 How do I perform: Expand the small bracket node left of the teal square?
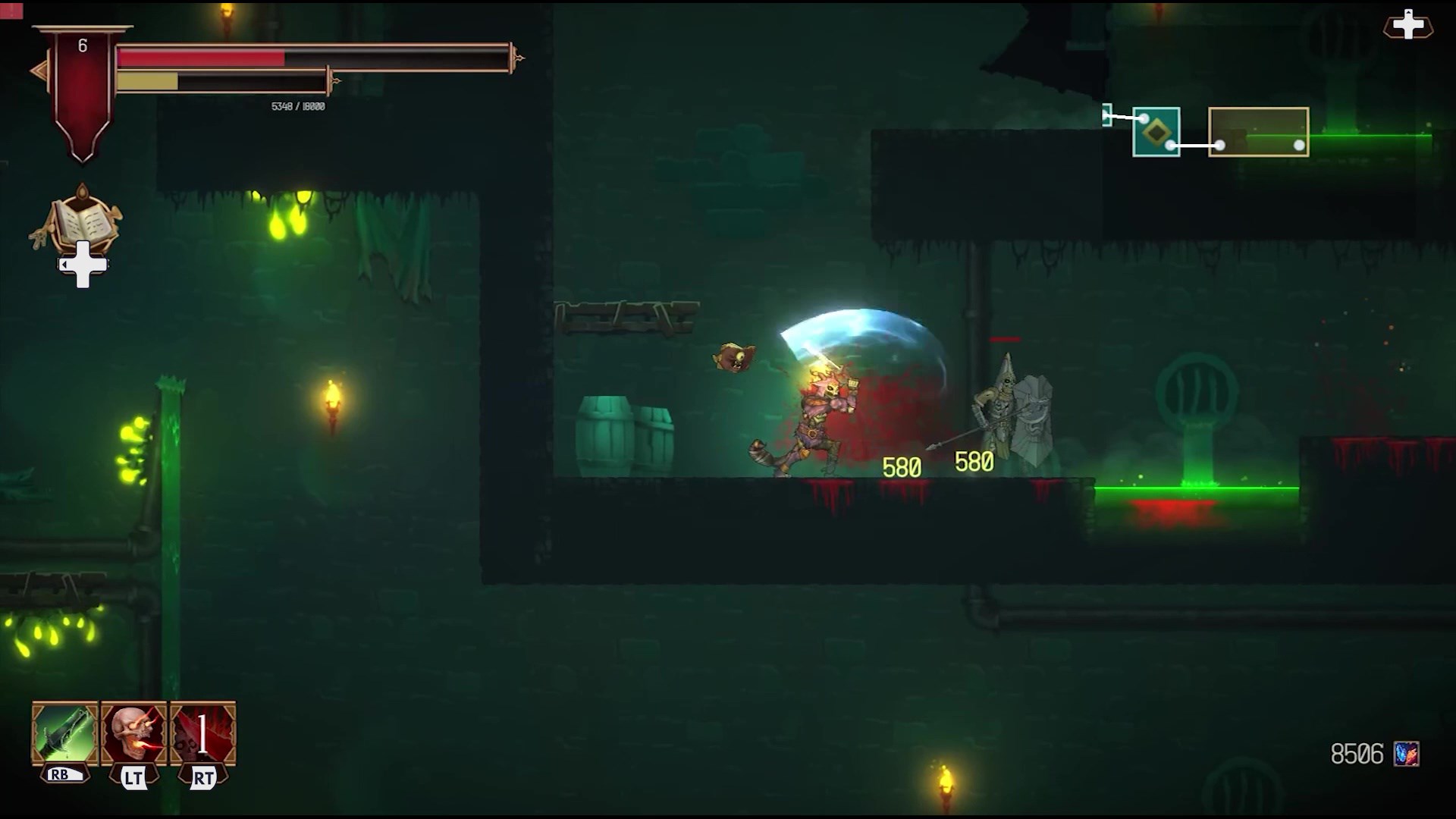pos(1106,115)
